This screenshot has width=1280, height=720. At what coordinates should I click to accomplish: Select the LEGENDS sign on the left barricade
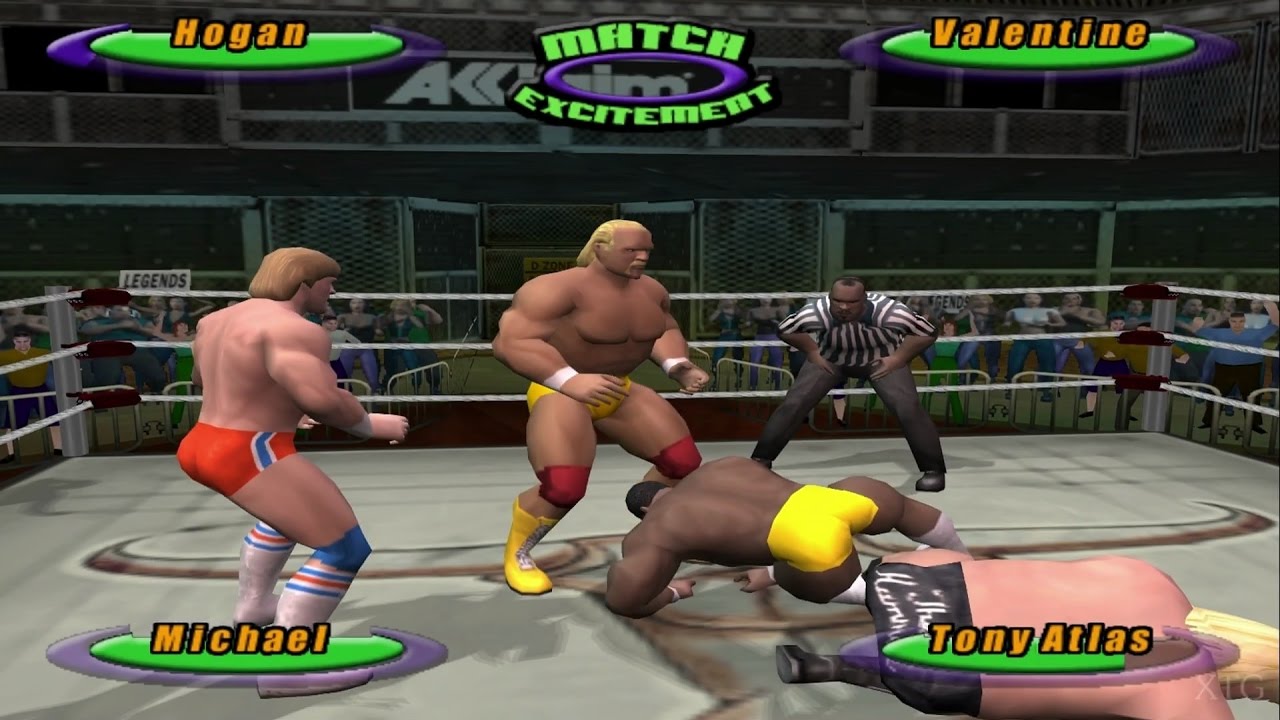(x=157, y=279)
